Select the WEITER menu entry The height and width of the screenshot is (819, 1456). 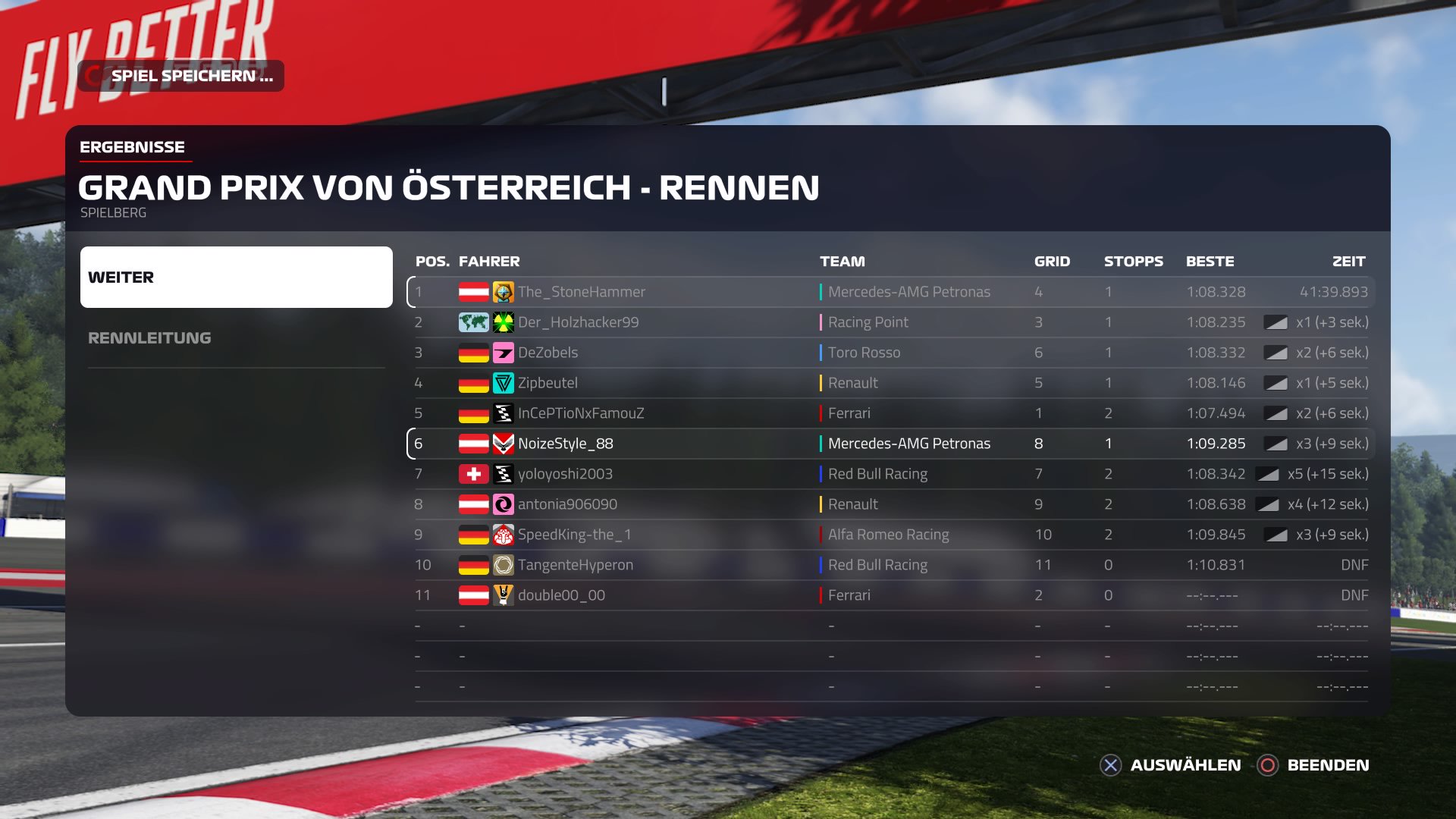[x=236, y=277]
